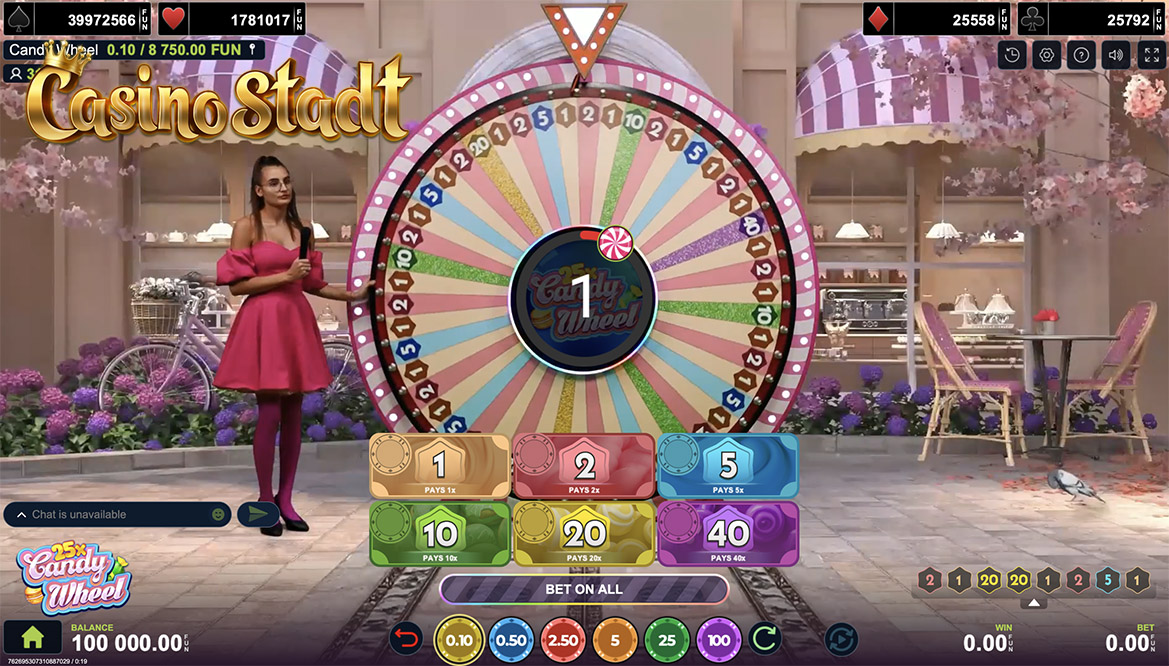Return to lobby with home button

click(x=34, y=638)
